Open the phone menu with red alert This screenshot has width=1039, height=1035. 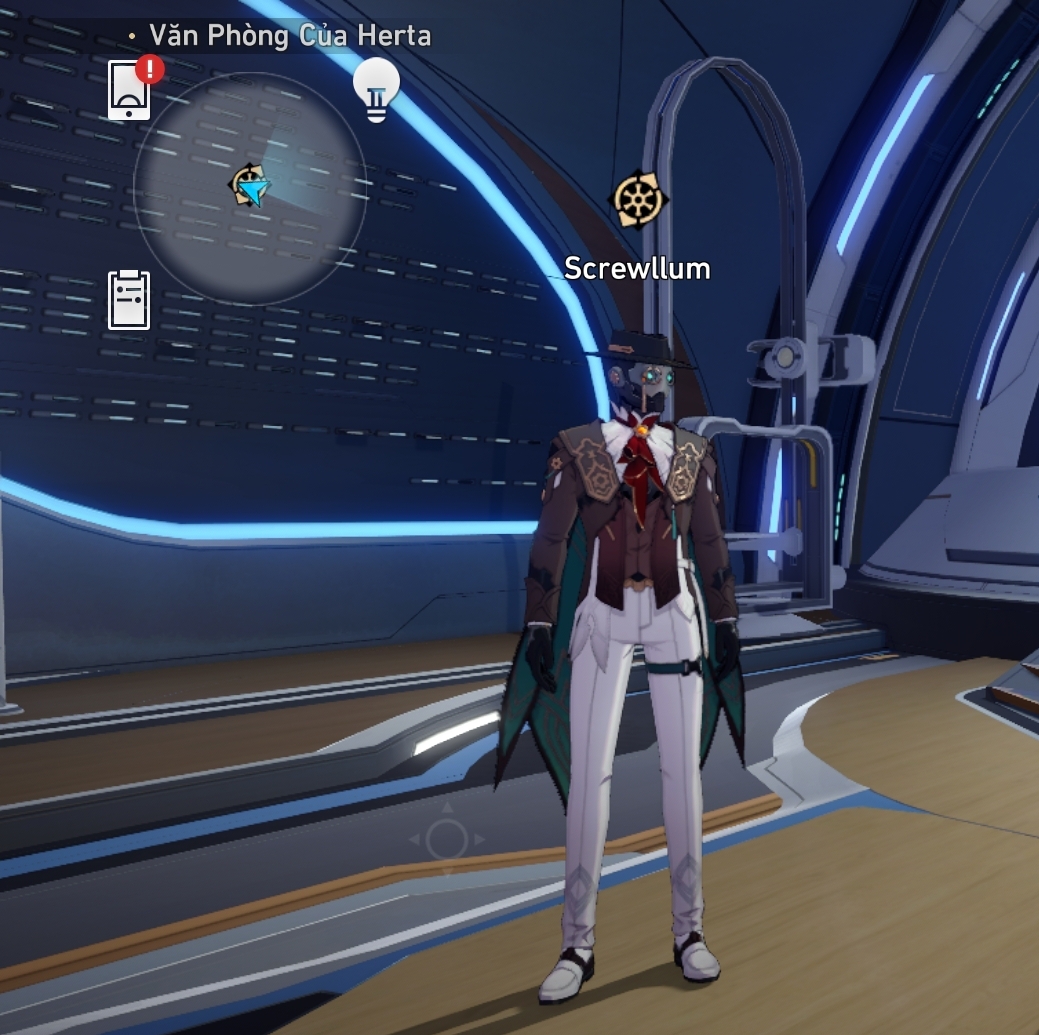(x=130, y=91)
